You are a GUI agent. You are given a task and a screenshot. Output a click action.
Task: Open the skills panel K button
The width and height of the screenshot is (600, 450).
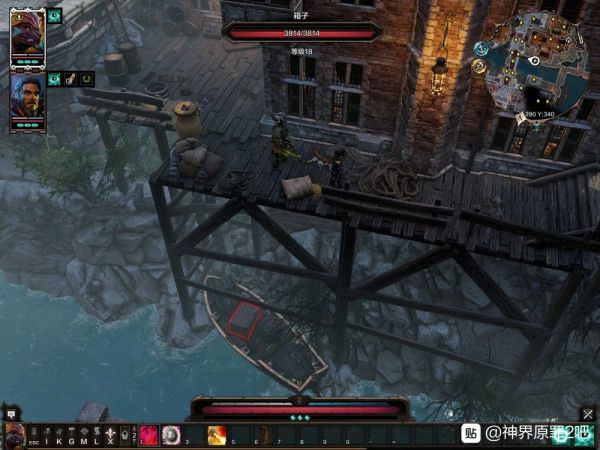tap(58, 435)
